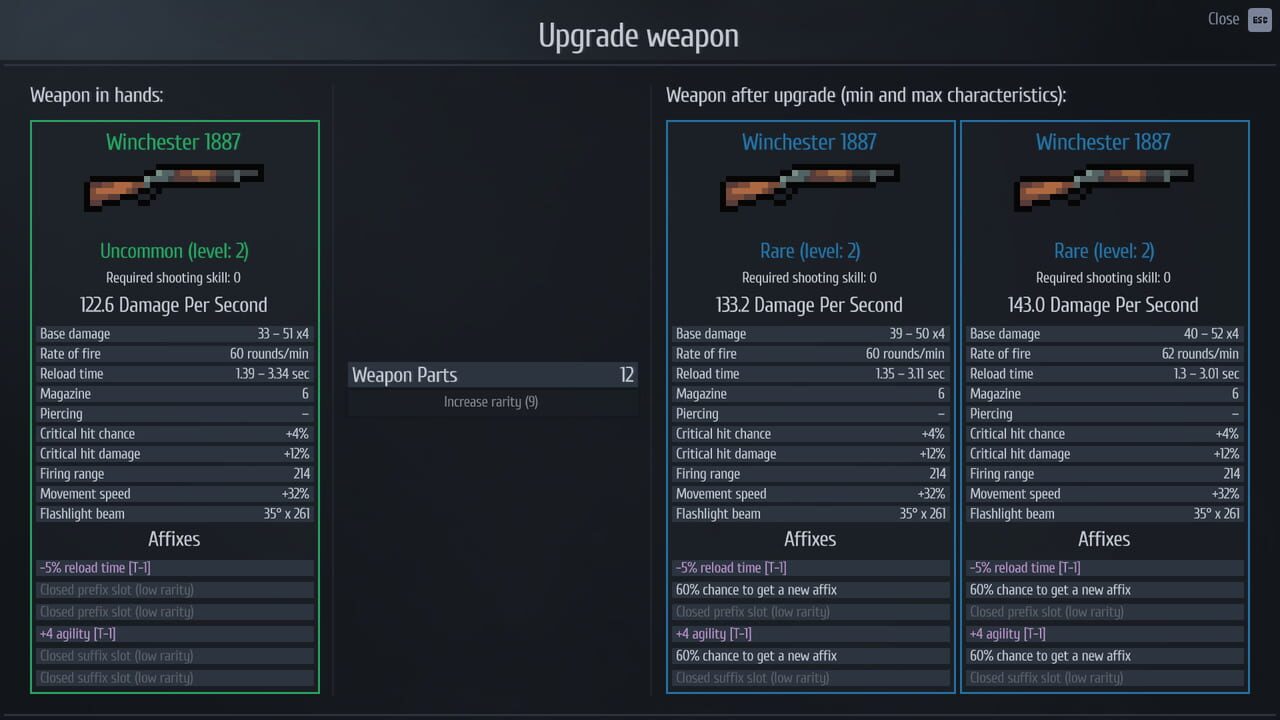Click the Close button
Viewport: 1280px width, 720px height.
coord(1223,19)
